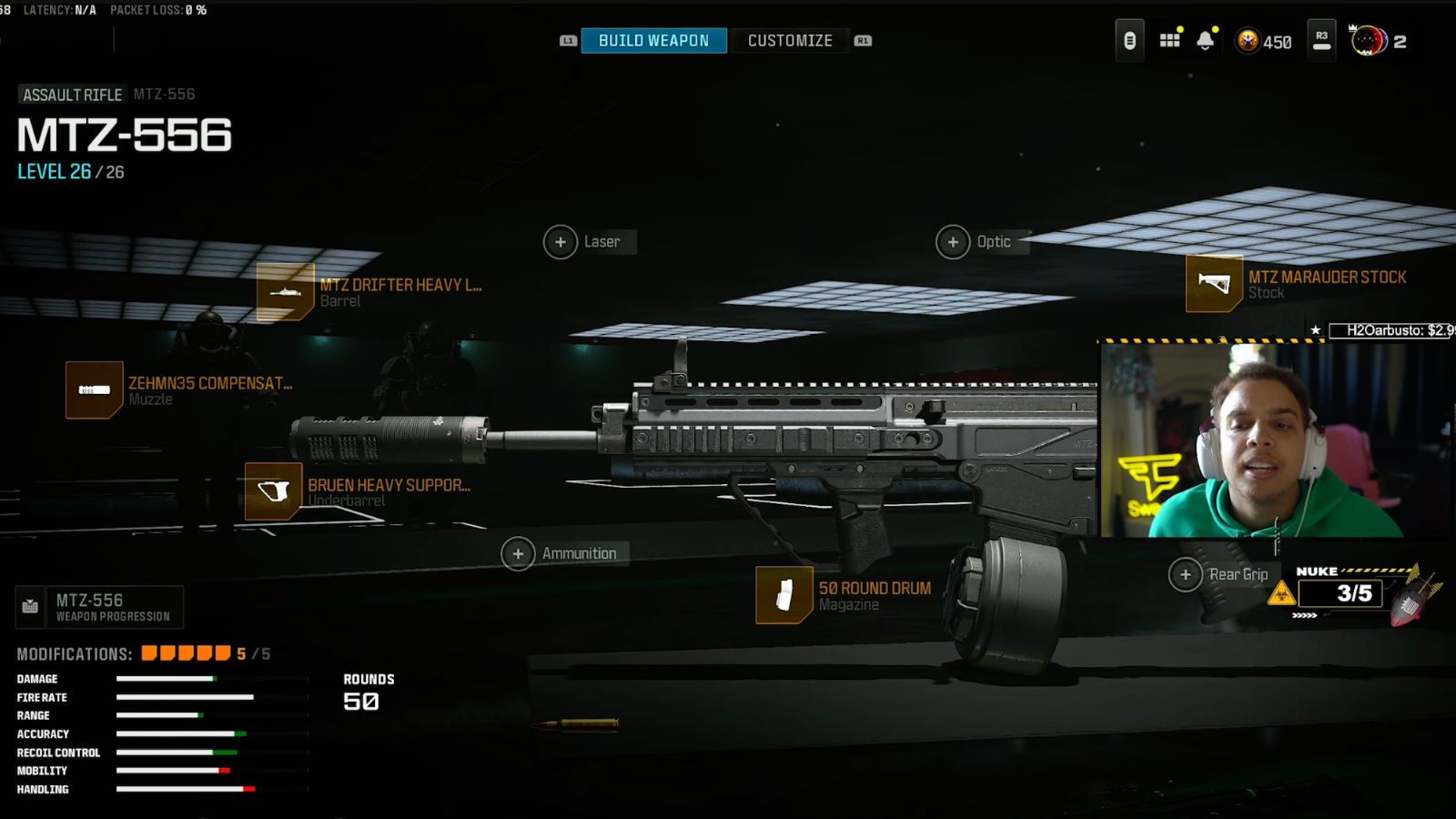
Task: Click the Nuke 3/5 challenge tracker
Action: point(1340,593)
